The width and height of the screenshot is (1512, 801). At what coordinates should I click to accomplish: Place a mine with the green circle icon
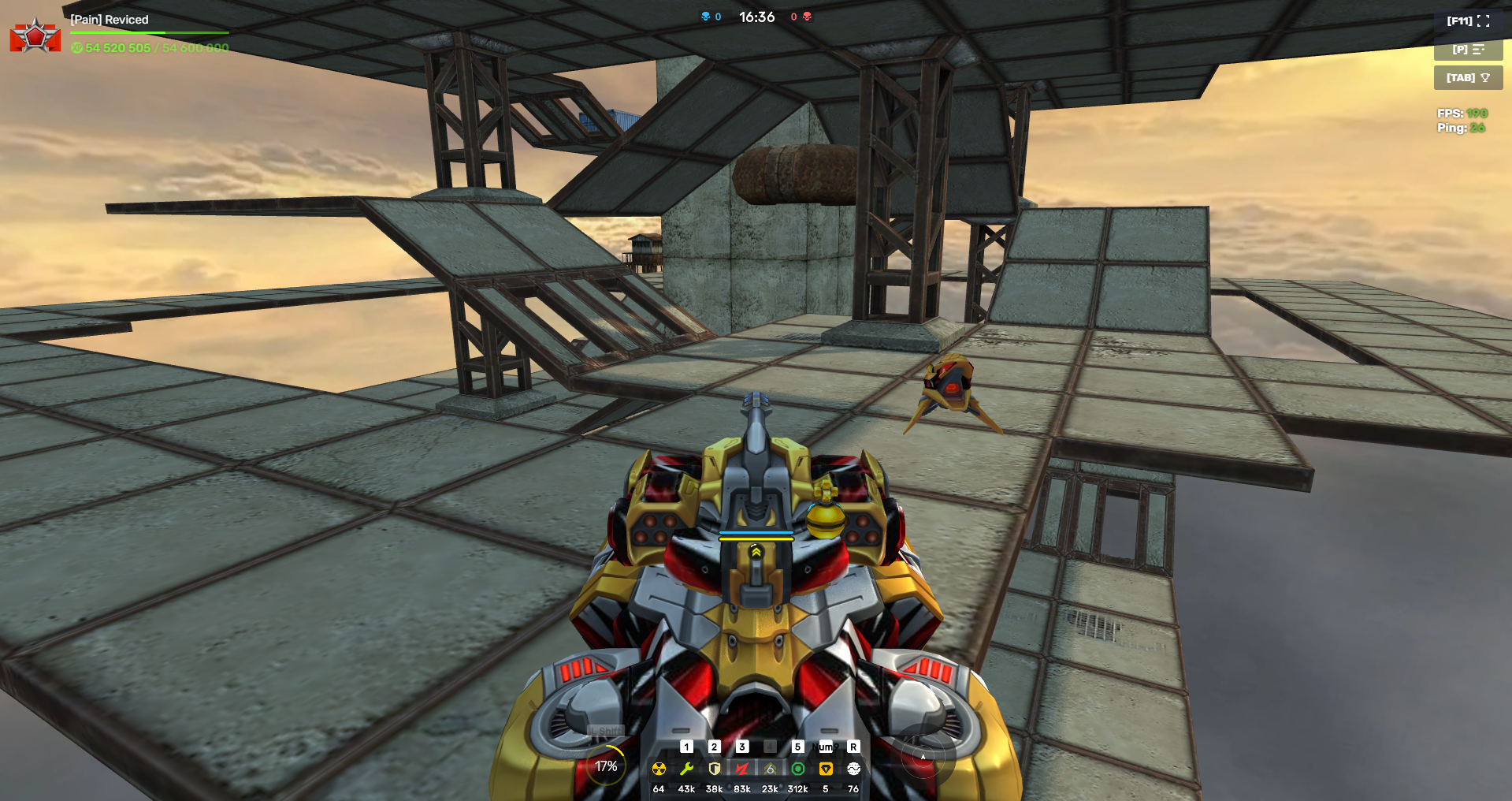(798, 769)
